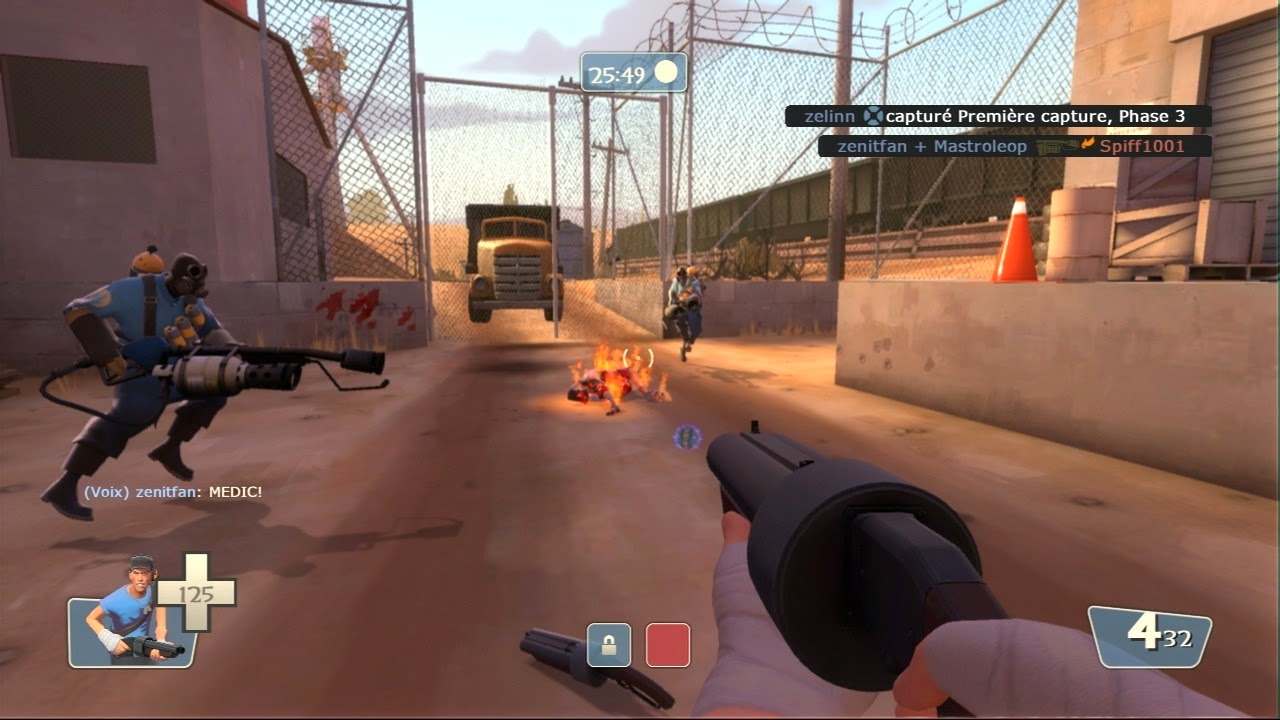The height and width of the screenshot is (720, 1280).
Task: Click the capture notification banner for Première capture
Action: [1035, 116]
